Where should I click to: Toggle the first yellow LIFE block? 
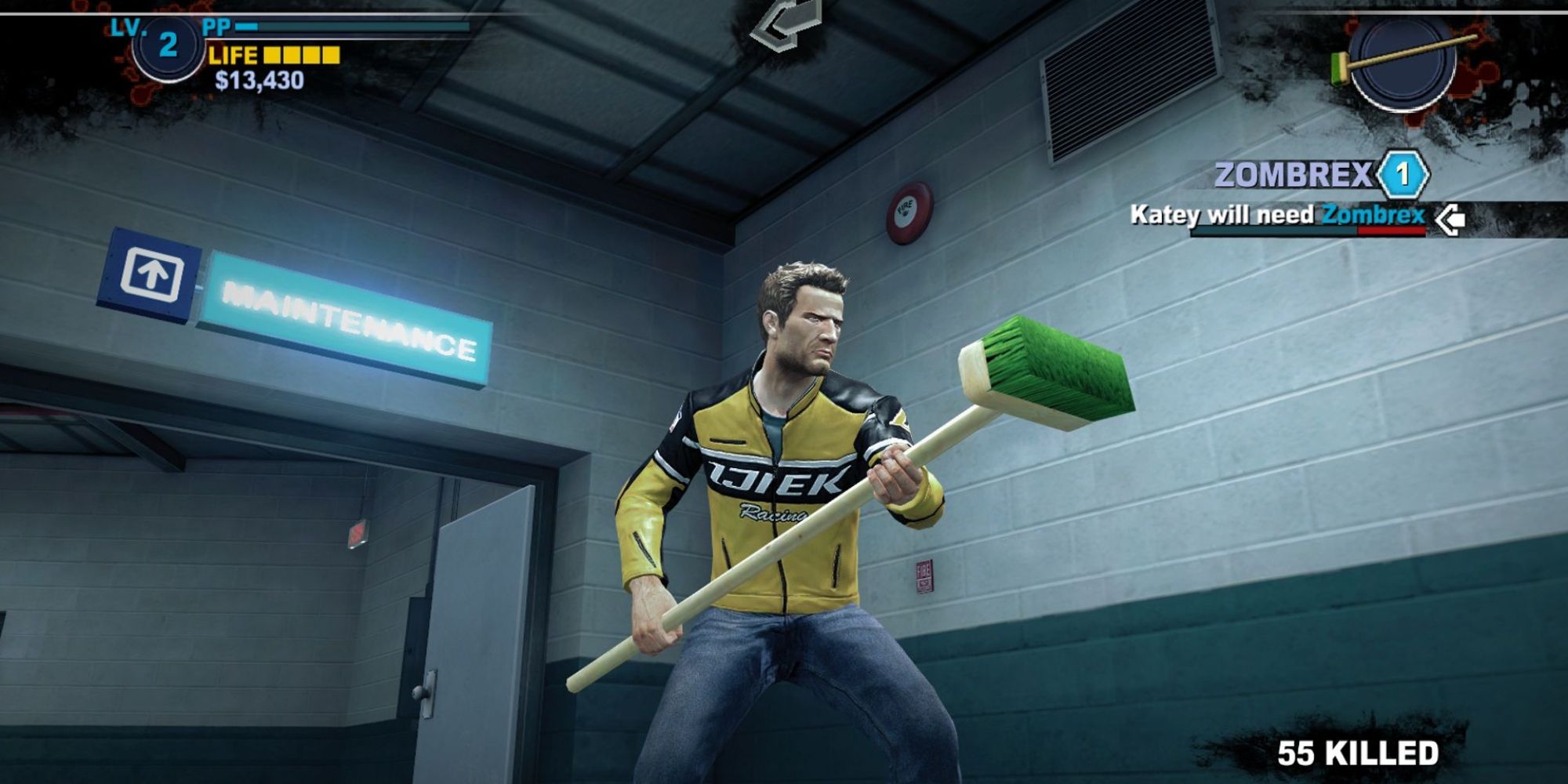[x=272, y=56]
